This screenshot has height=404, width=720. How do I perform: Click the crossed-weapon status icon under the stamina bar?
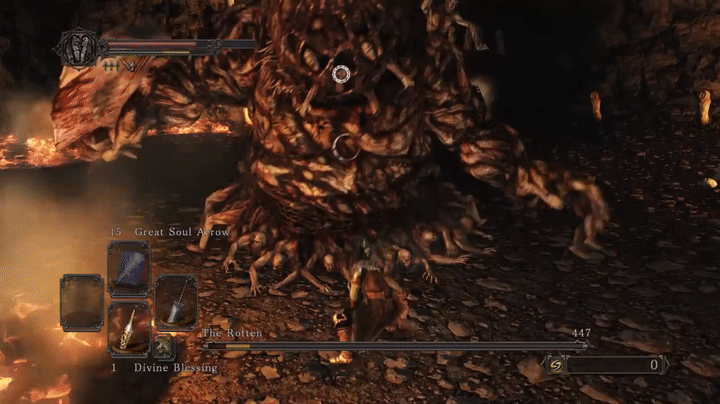click(129, 65)
